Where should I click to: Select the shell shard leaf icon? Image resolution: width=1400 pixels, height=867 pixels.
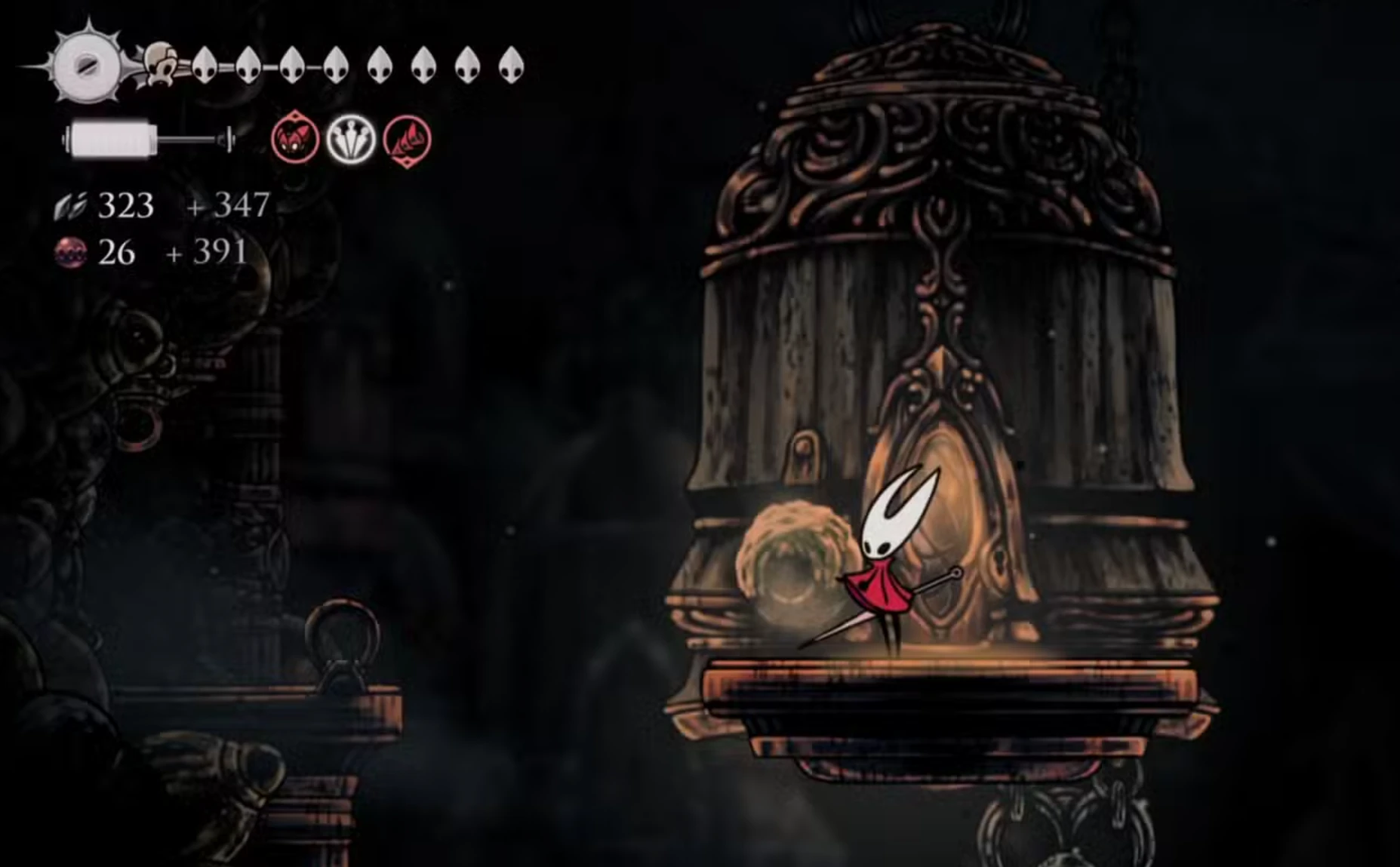point(72,208)
